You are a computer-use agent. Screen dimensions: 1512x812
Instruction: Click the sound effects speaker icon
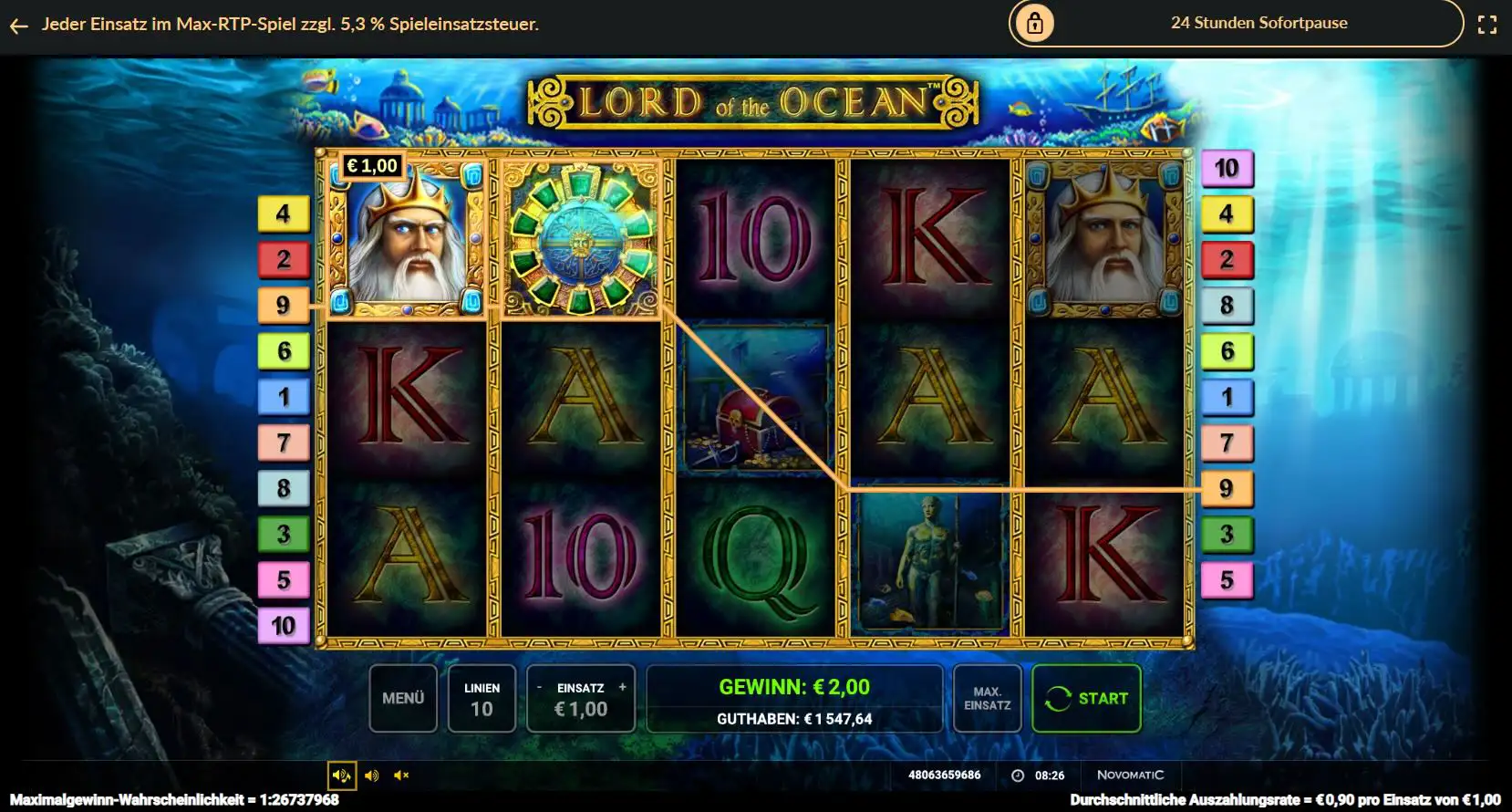(x=371, y=775)
